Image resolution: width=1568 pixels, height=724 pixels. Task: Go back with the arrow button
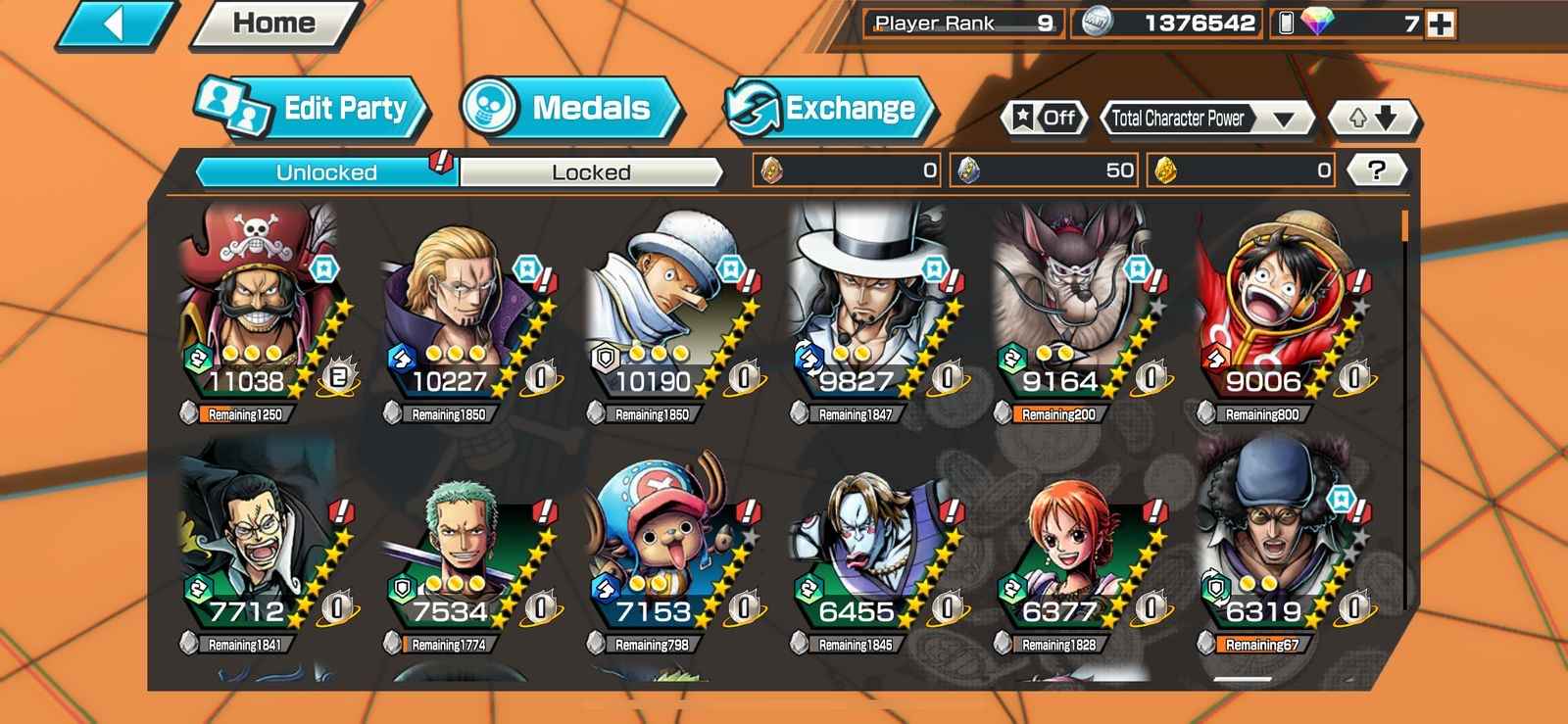pos(115,24)
